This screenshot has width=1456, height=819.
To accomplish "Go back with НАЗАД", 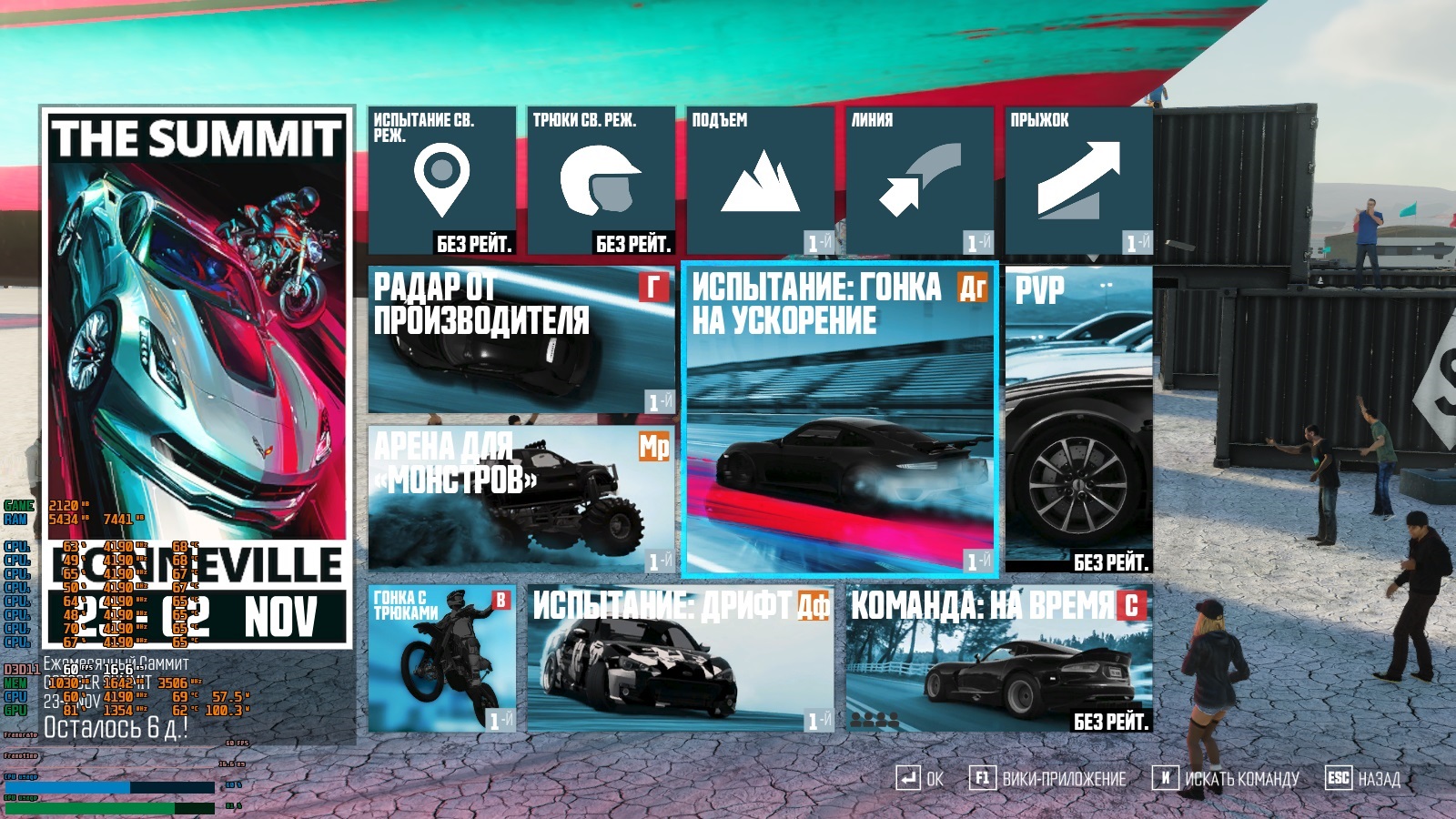I will pyautogui.click(x=1363, y=779).
